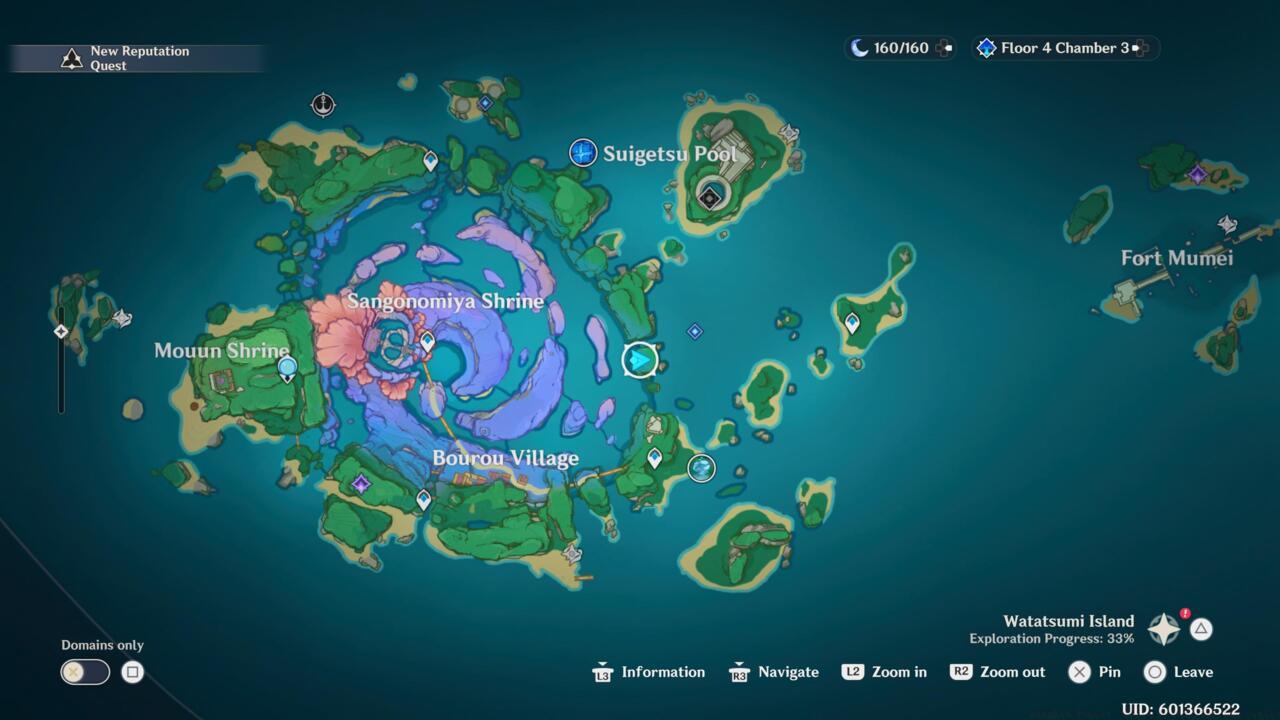Viewport: 1280px width, 720px height.
Task: Select the player location arrow marker
Action: pyautogui.click(x=640, y=360)
